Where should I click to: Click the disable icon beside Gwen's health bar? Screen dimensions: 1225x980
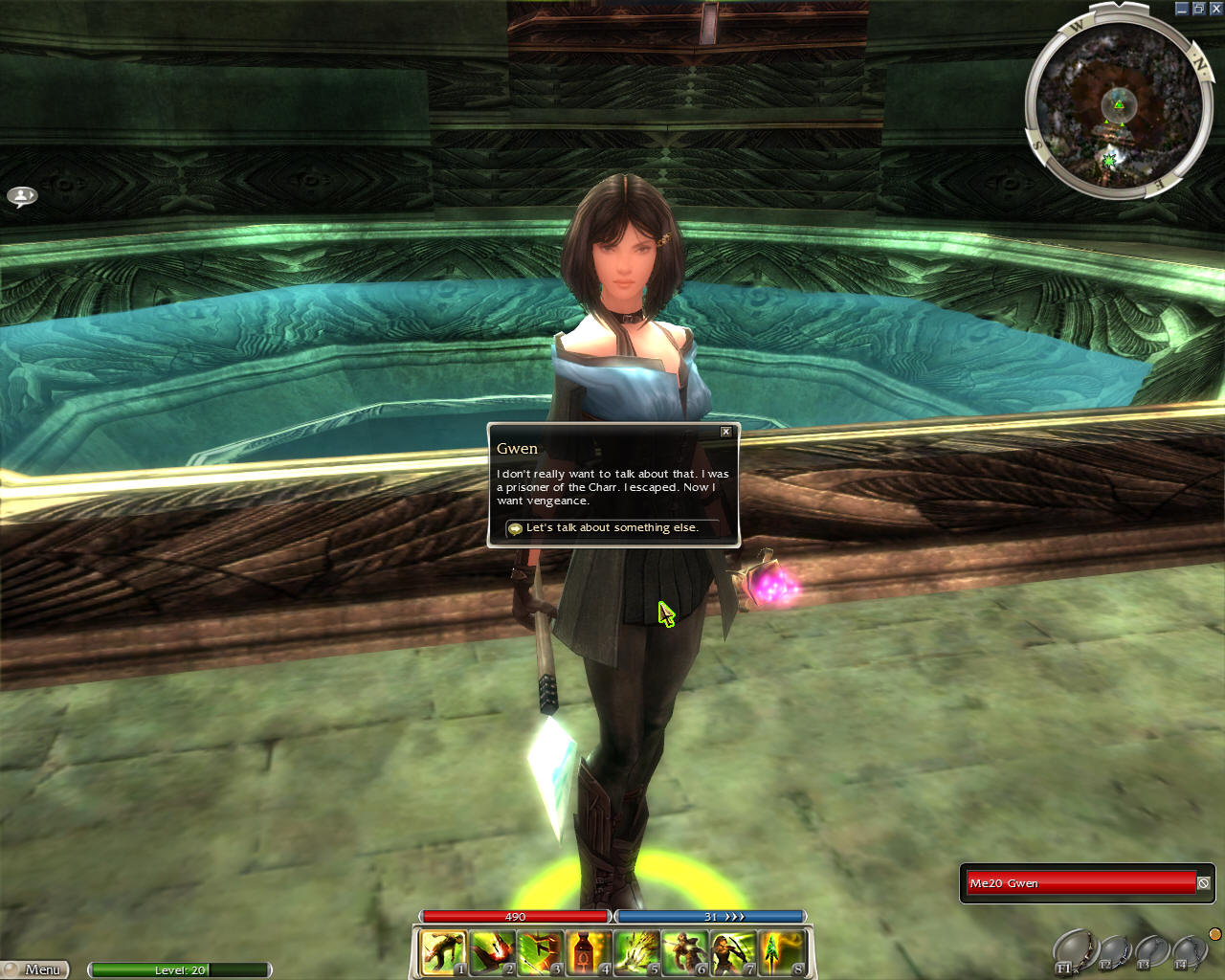(x=1204, y=883)
